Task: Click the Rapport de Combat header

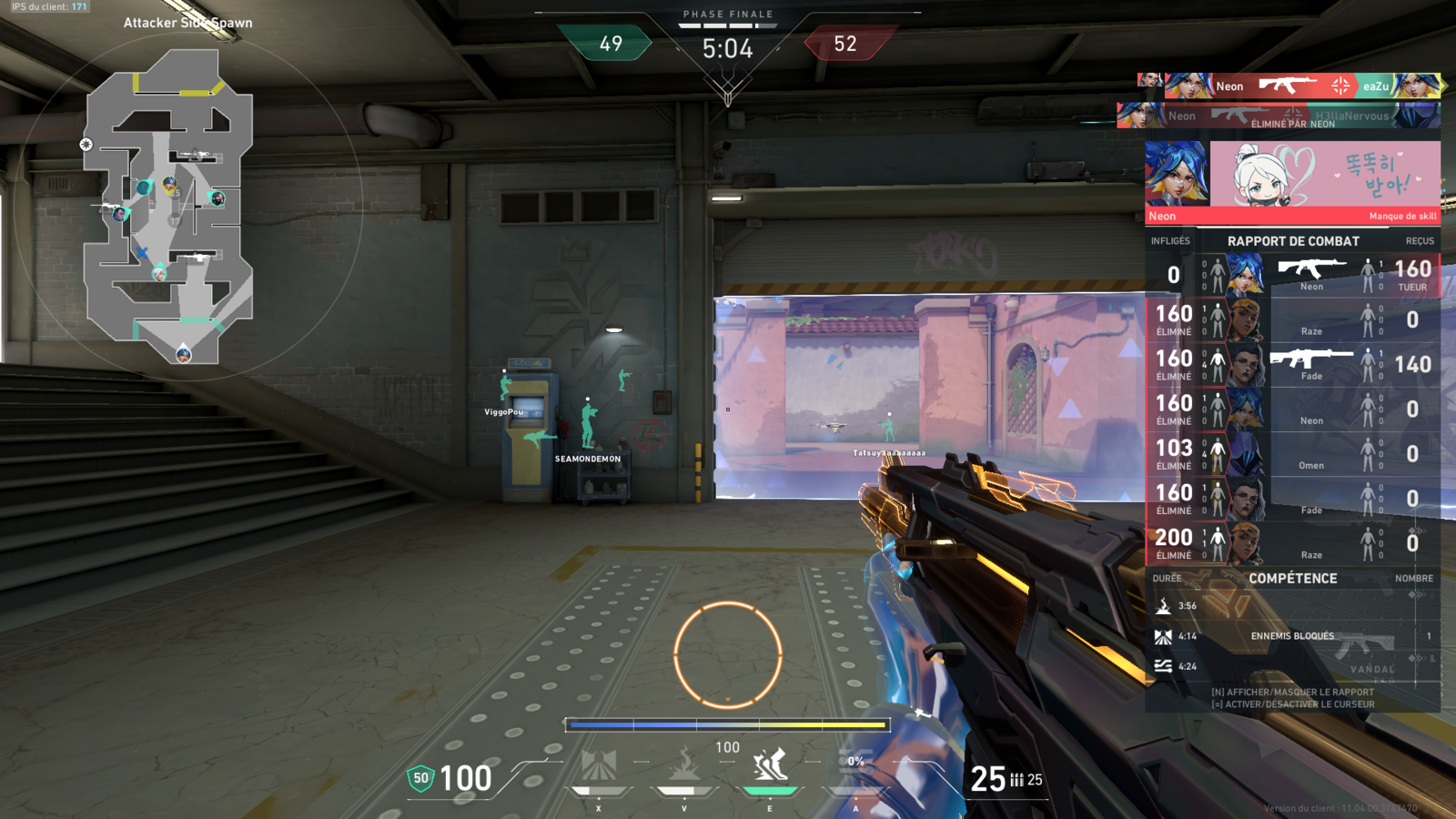Action: click(1293, 241)
